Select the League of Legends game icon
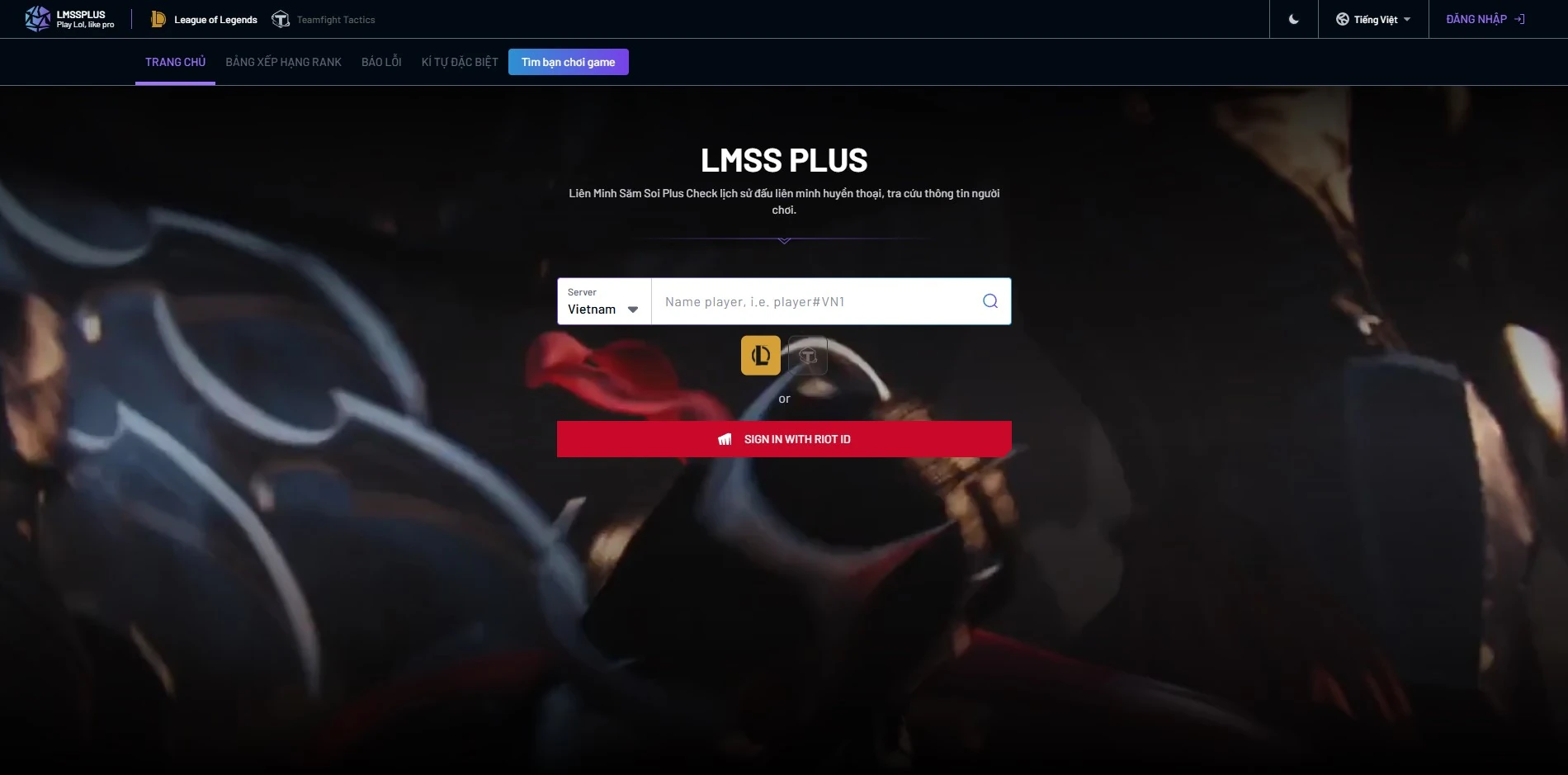This screenshot has height=775, width=1568. click(x=158, y=18)
